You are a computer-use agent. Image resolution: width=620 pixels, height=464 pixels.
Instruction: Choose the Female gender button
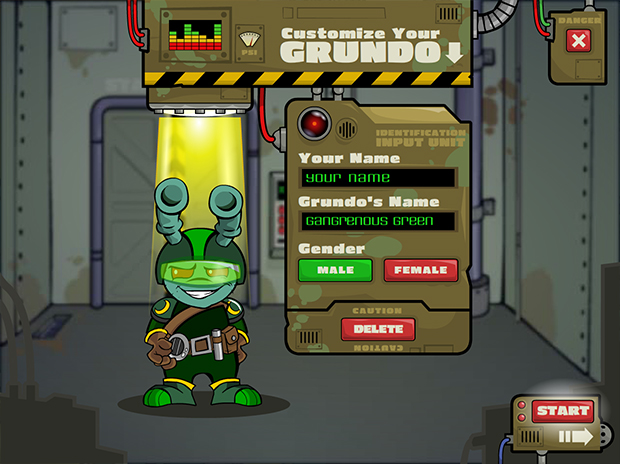coord(420,270)
